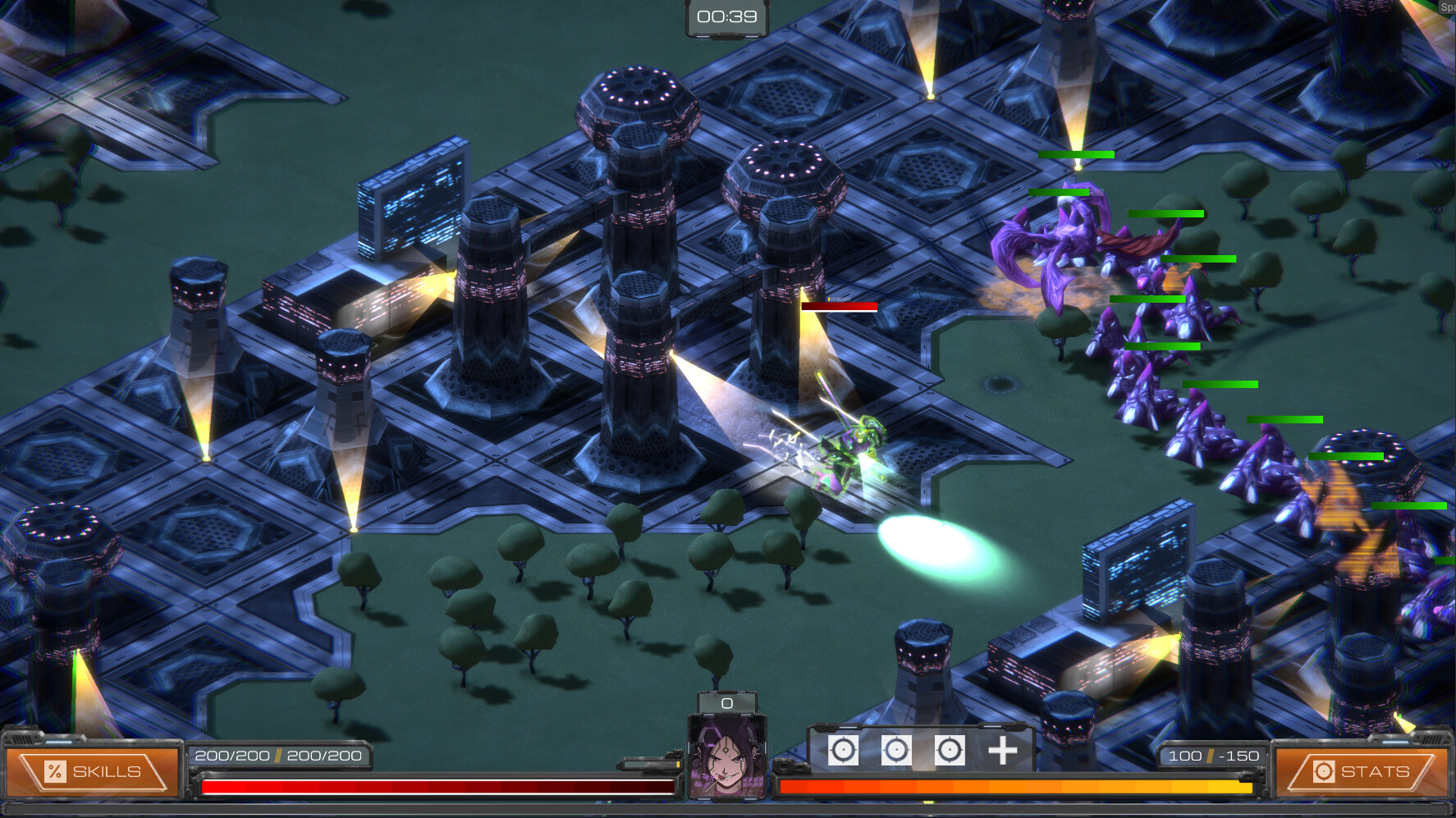Click the white plus icon

click(1002, 751)
